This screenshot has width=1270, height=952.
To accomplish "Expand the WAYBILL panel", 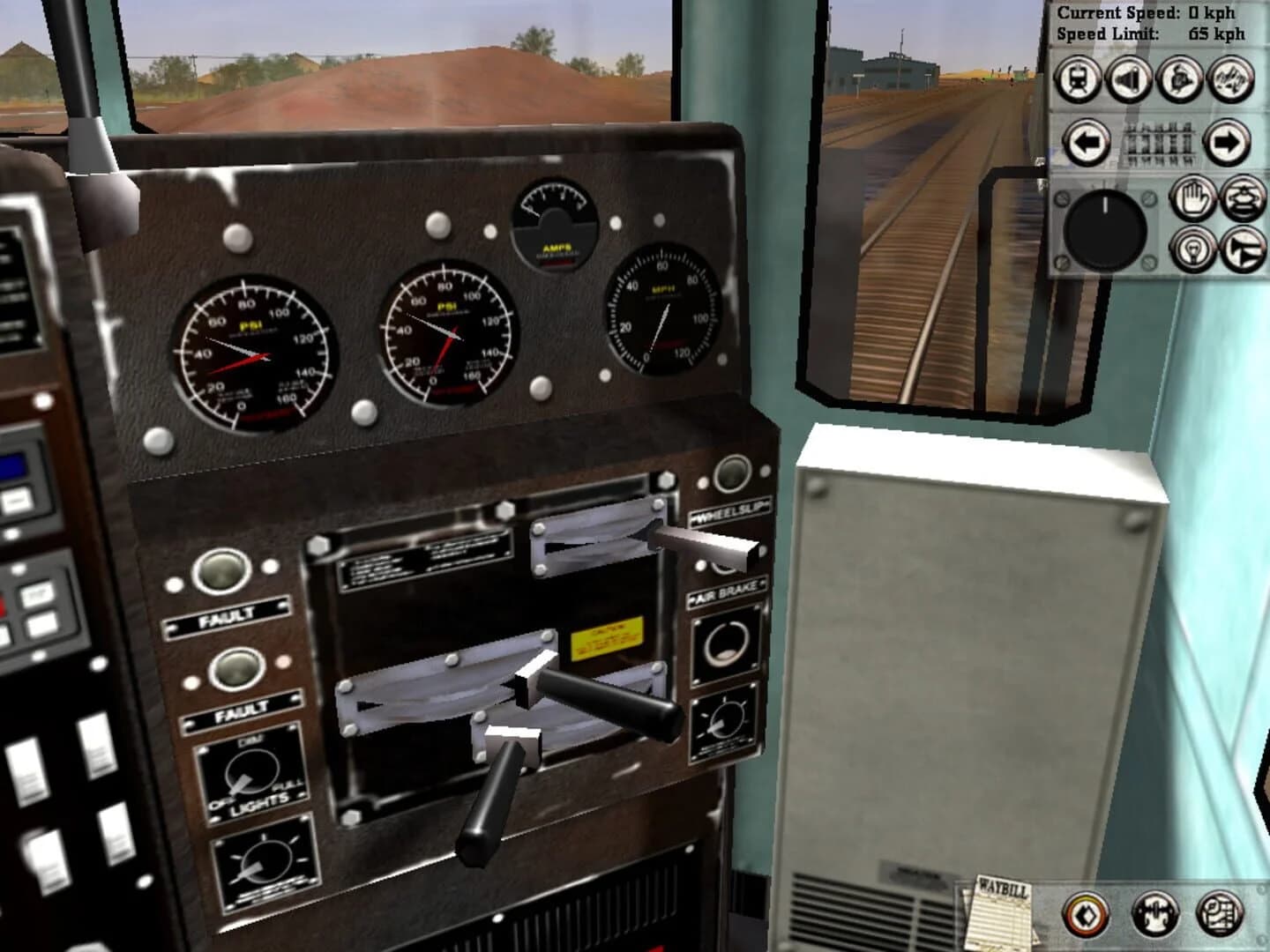I will coord(1001,917).
